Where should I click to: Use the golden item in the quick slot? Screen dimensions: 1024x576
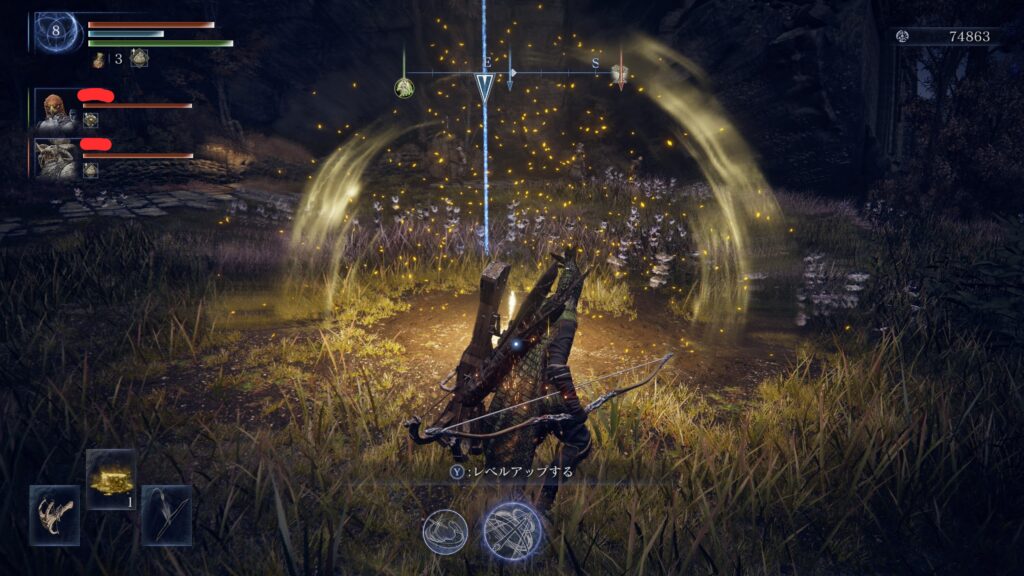click(x=110, y=476)
